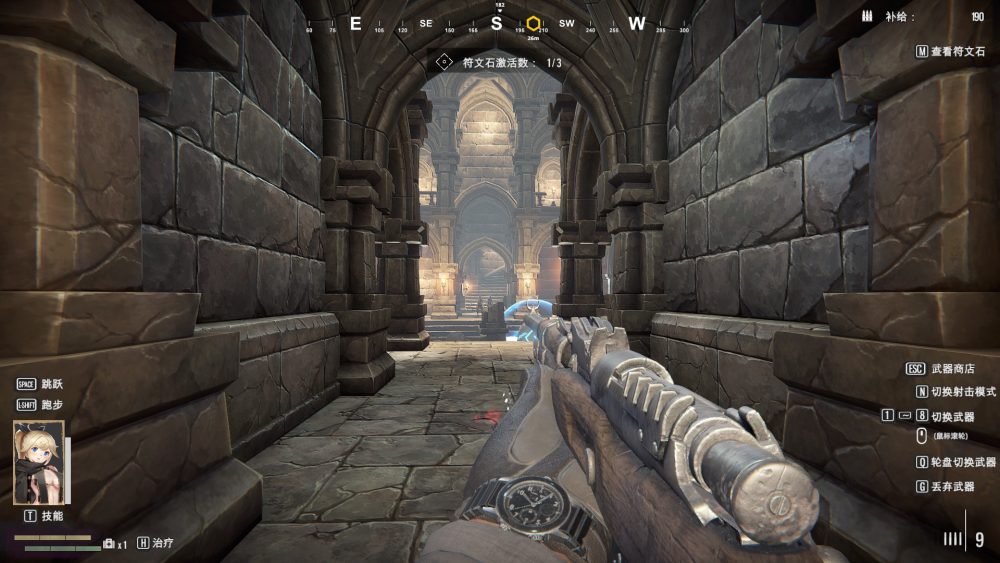The height and width of the screenshot is (563, 1000).
Task: Click the blonde character portrait
Action: (x=39, y=462)
